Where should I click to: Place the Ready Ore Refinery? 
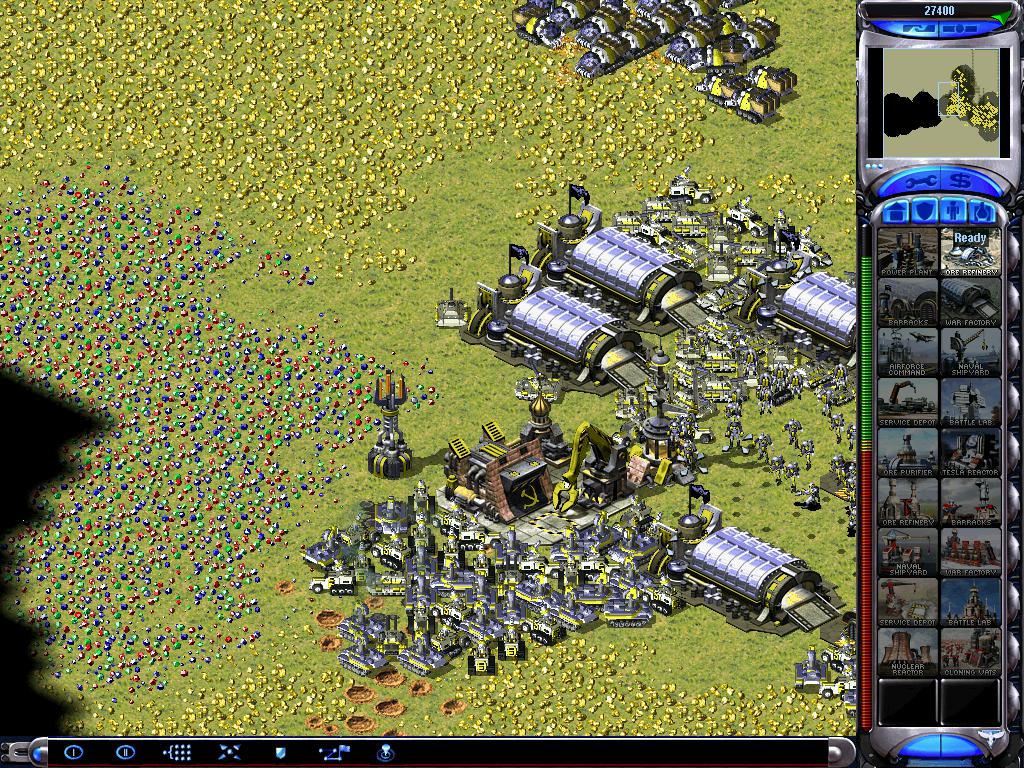(x=970, y=252)
